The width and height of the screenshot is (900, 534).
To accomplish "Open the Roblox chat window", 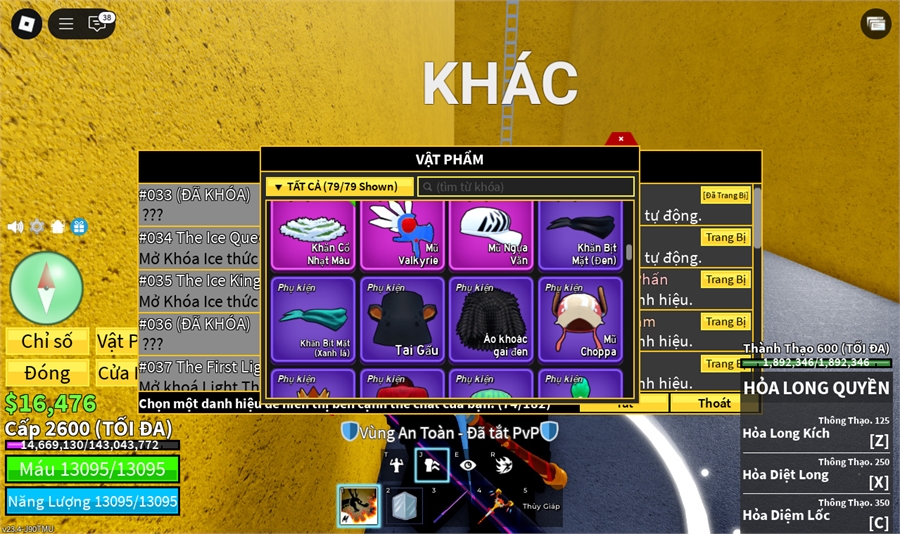I will 99,24.
